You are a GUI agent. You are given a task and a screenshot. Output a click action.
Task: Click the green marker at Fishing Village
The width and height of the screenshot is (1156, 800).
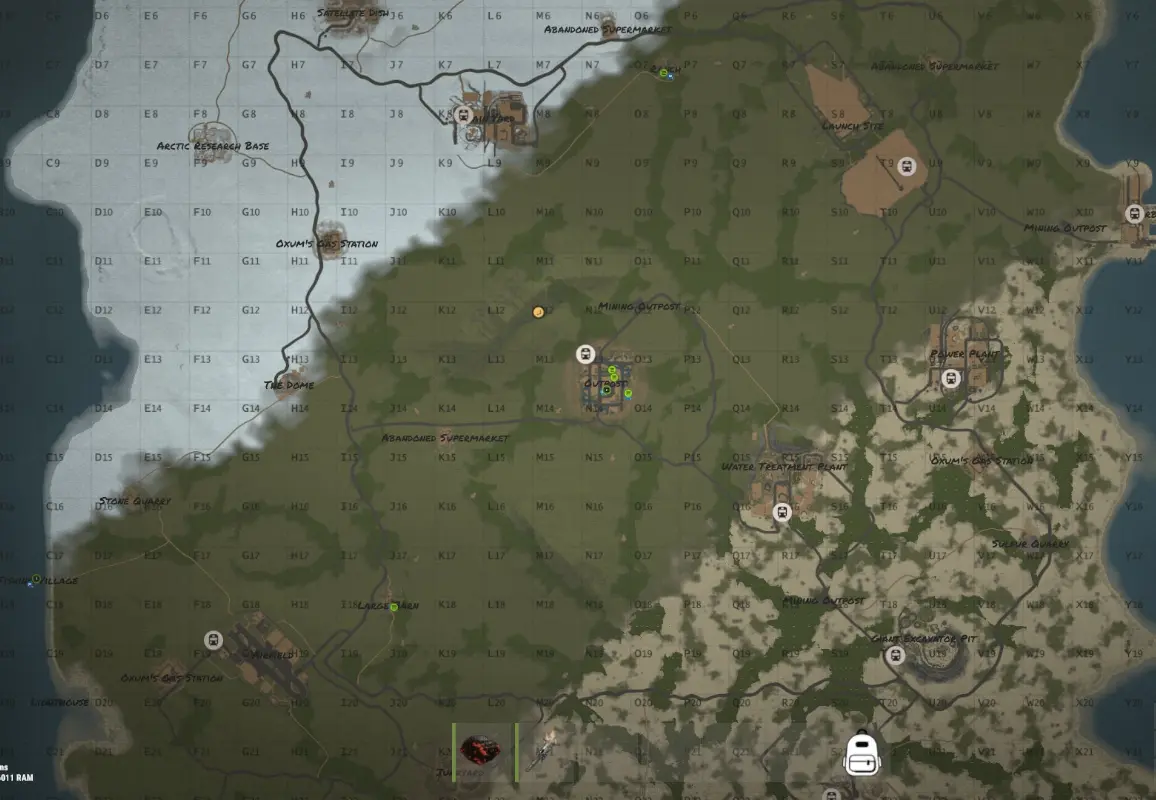[x=35, y=579]
